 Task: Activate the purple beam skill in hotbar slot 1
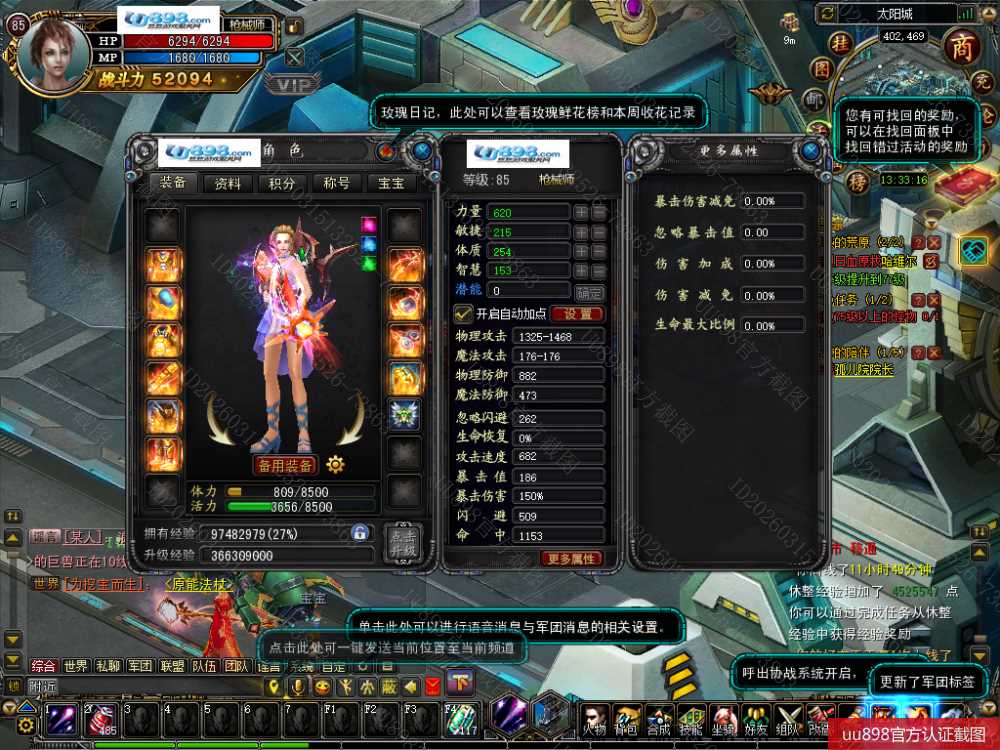click(x=63, y=720)
